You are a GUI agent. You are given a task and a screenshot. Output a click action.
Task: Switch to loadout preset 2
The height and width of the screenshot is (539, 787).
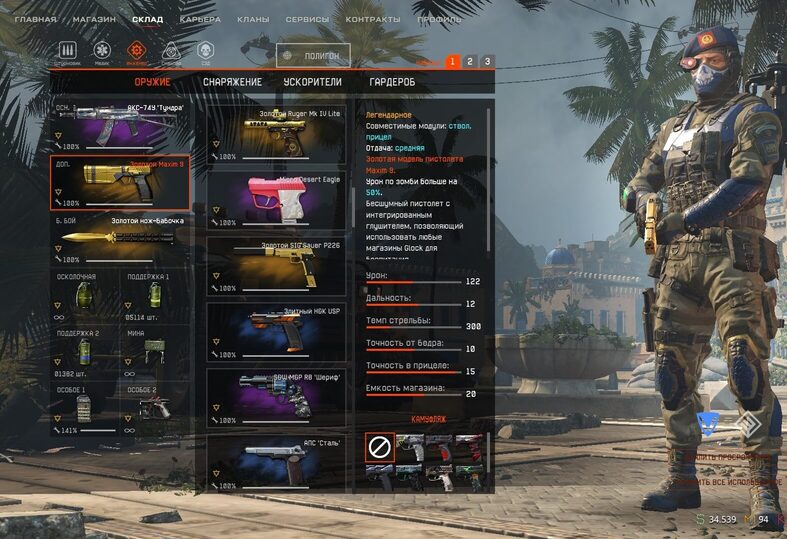pos(469,62)
